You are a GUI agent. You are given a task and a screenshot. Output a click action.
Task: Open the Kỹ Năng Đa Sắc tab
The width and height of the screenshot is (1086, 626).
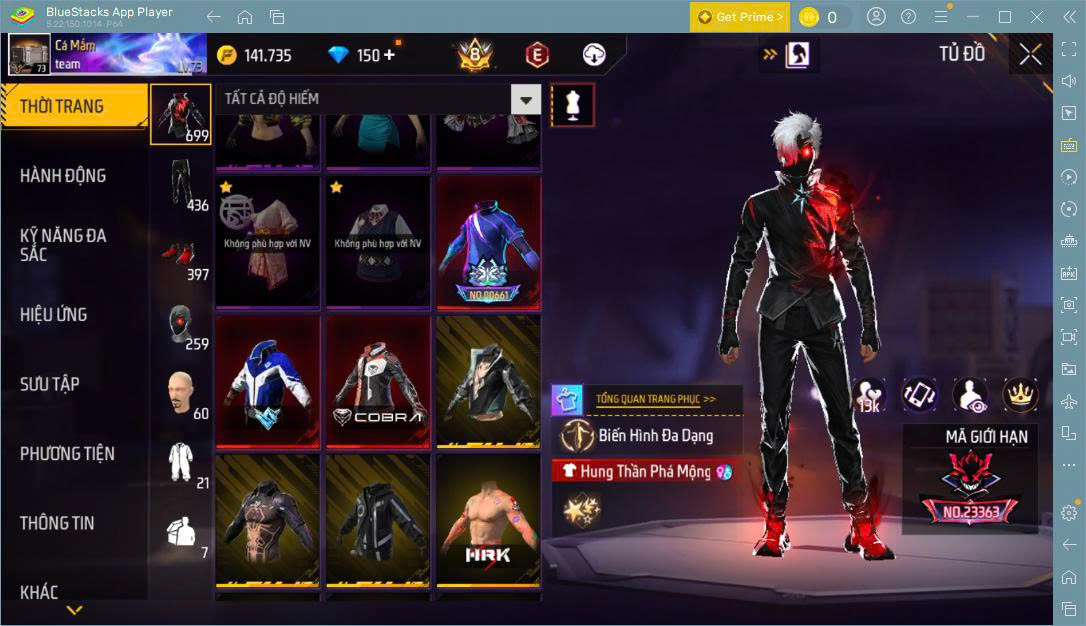(x=63, y=245)
